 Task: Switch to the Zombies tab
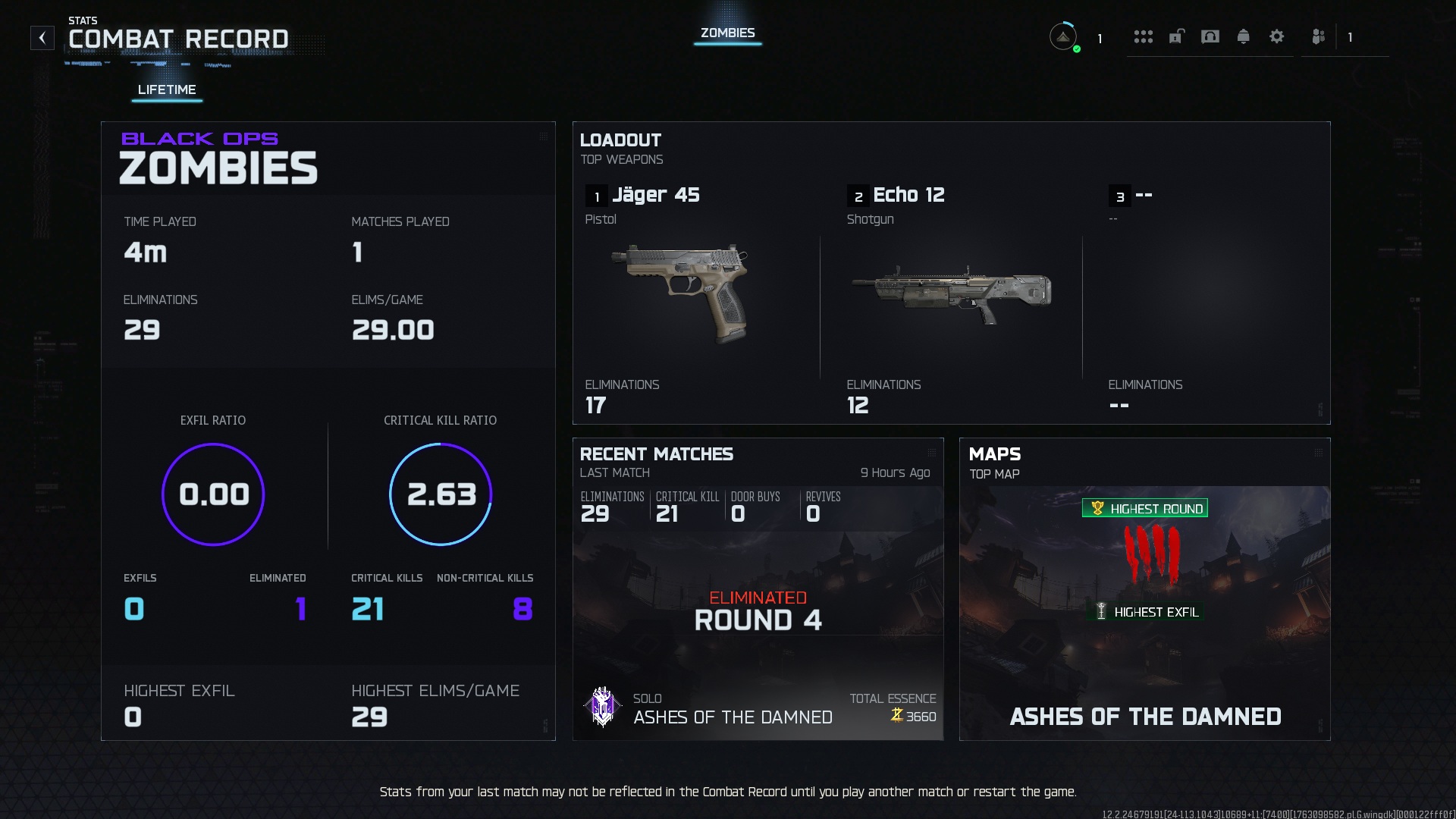pos(727,33)
